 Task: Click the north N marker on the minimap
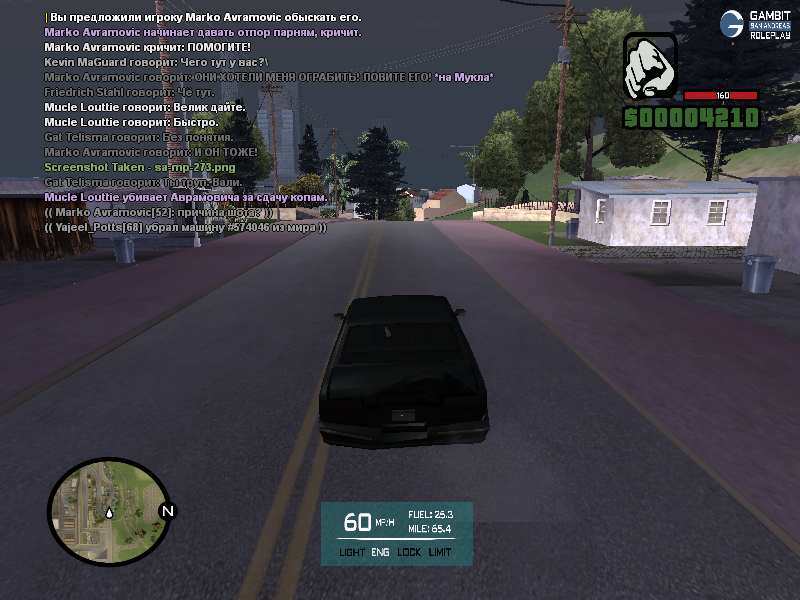167,511
